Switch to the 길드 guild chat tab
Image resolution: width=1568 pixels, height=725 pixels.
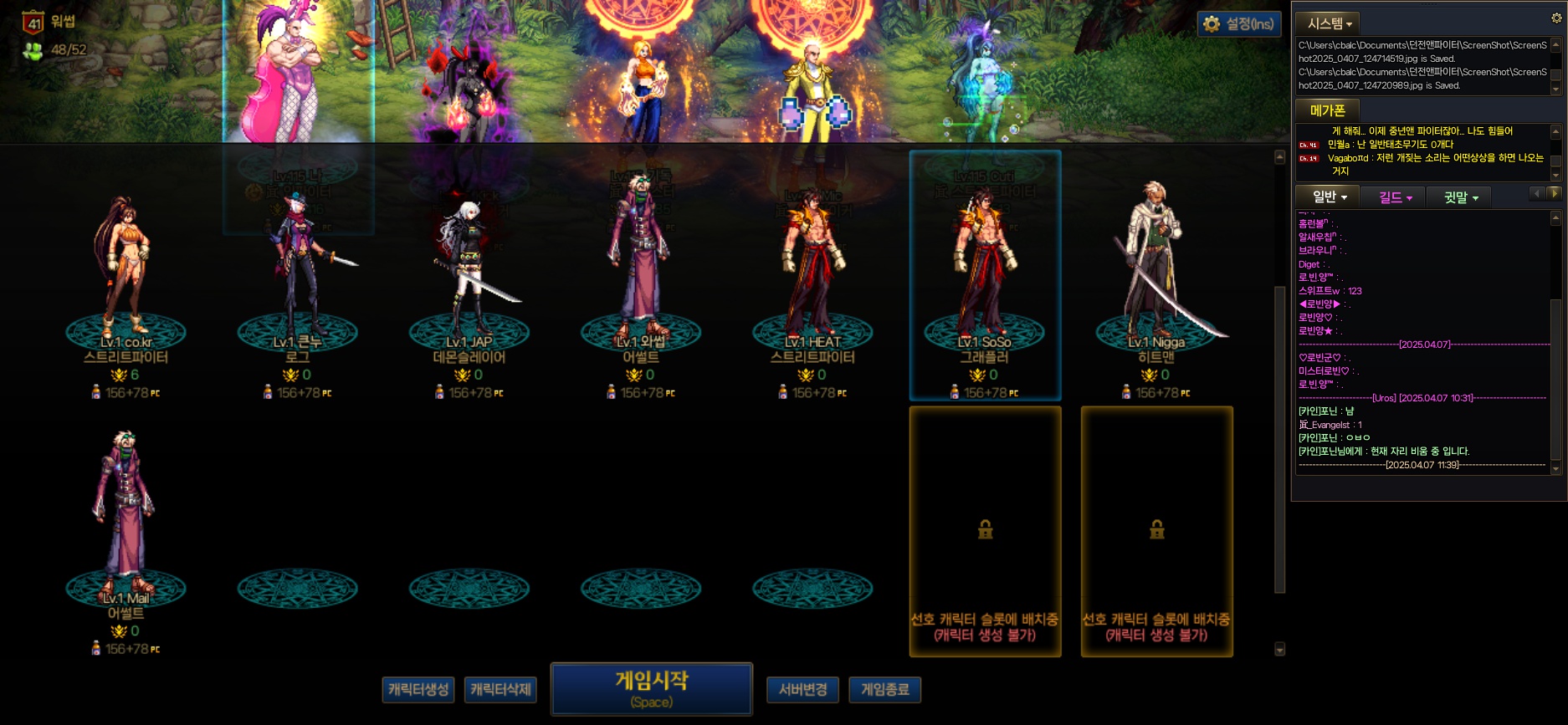(x=1395, y=197)
